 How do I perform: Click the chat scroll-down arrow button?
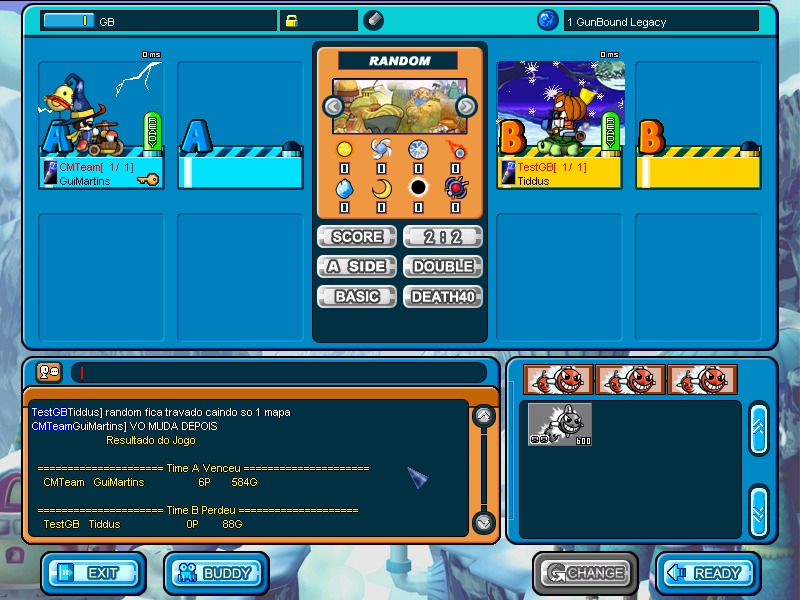[x=483, y=521]
